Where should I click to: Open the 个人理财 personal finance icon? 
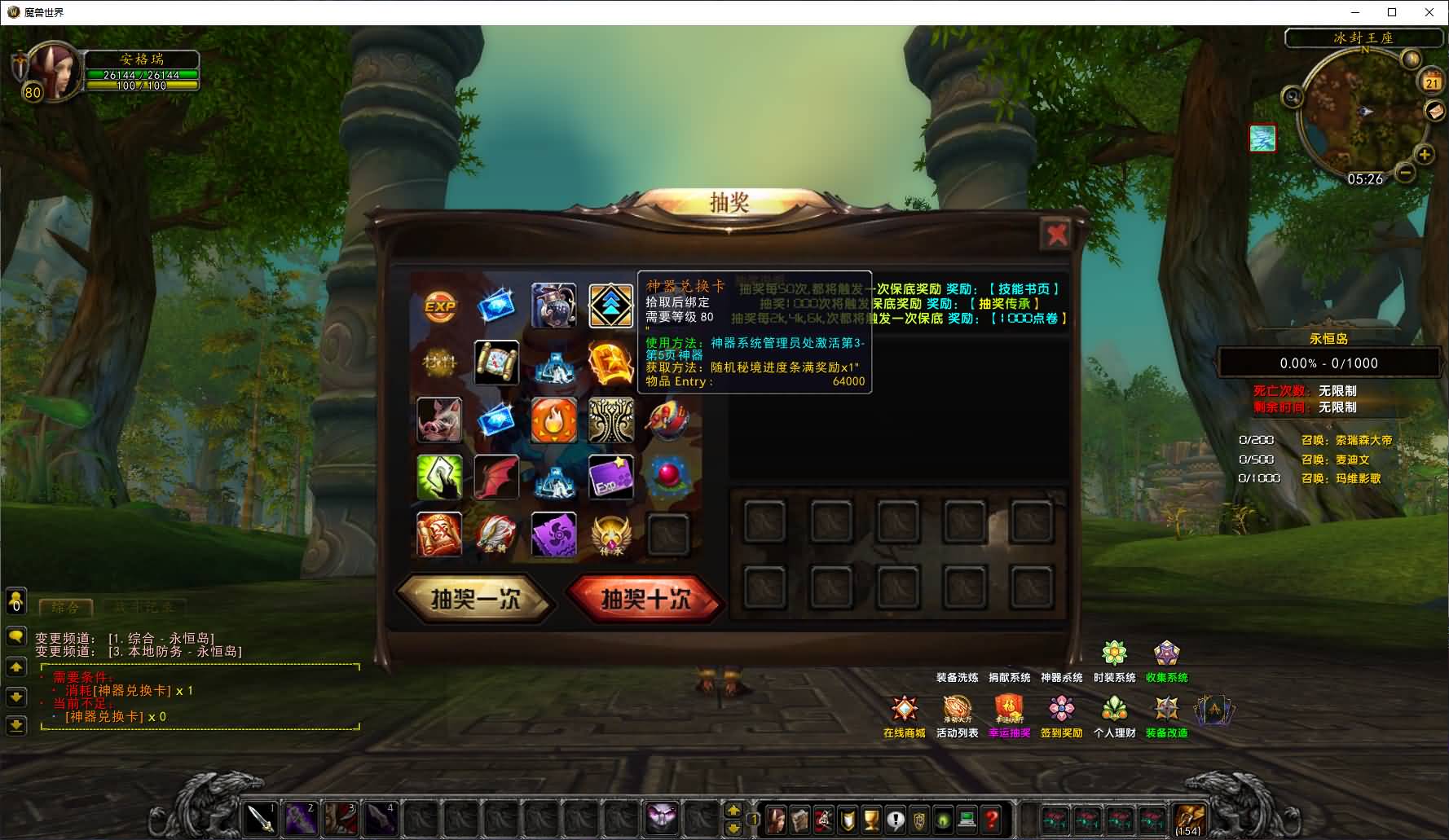(1114, 710)
